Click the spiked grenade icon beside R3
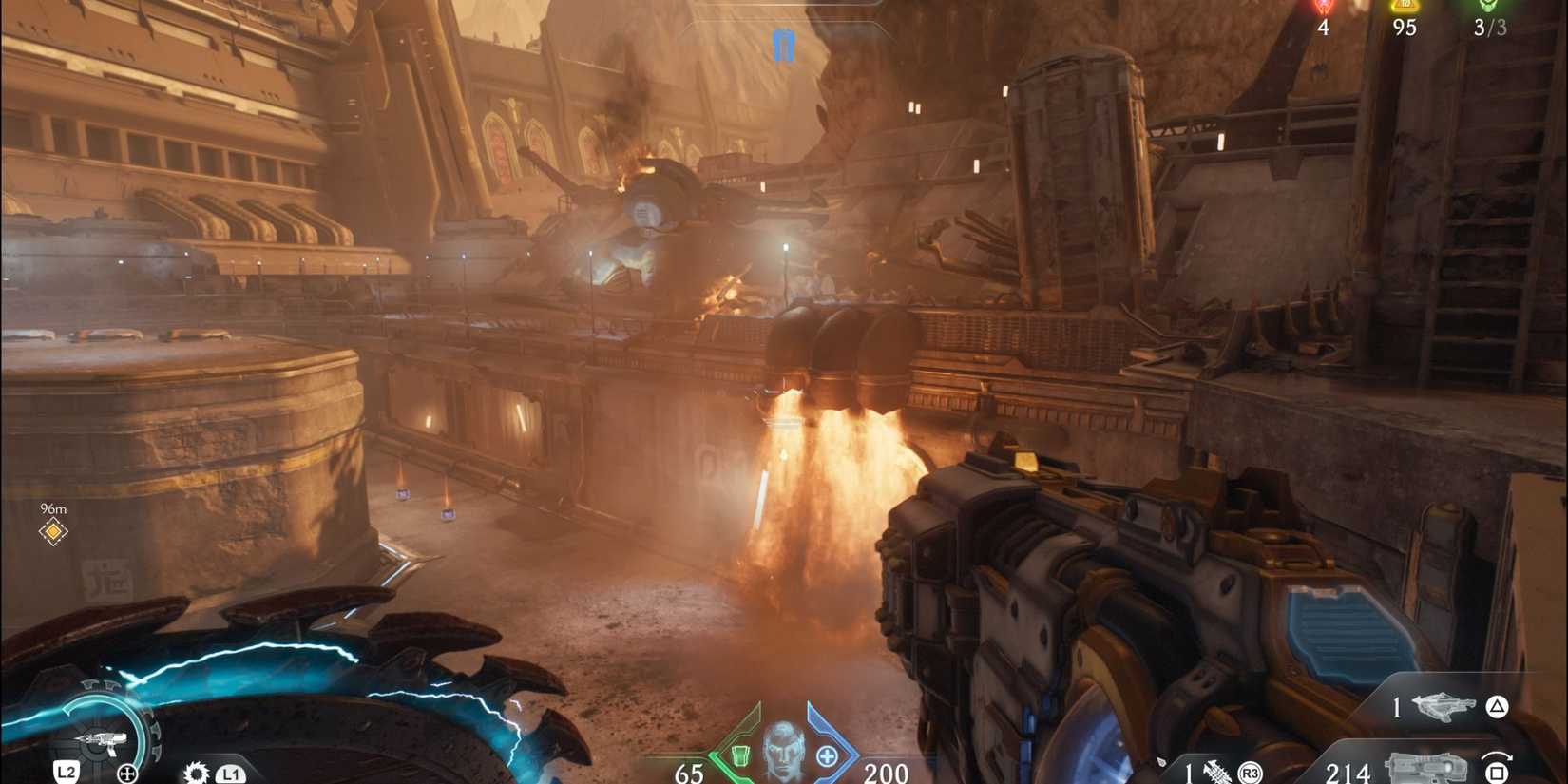The width and height of the screenshot is (1568, 784). [x=1215, y=771]
